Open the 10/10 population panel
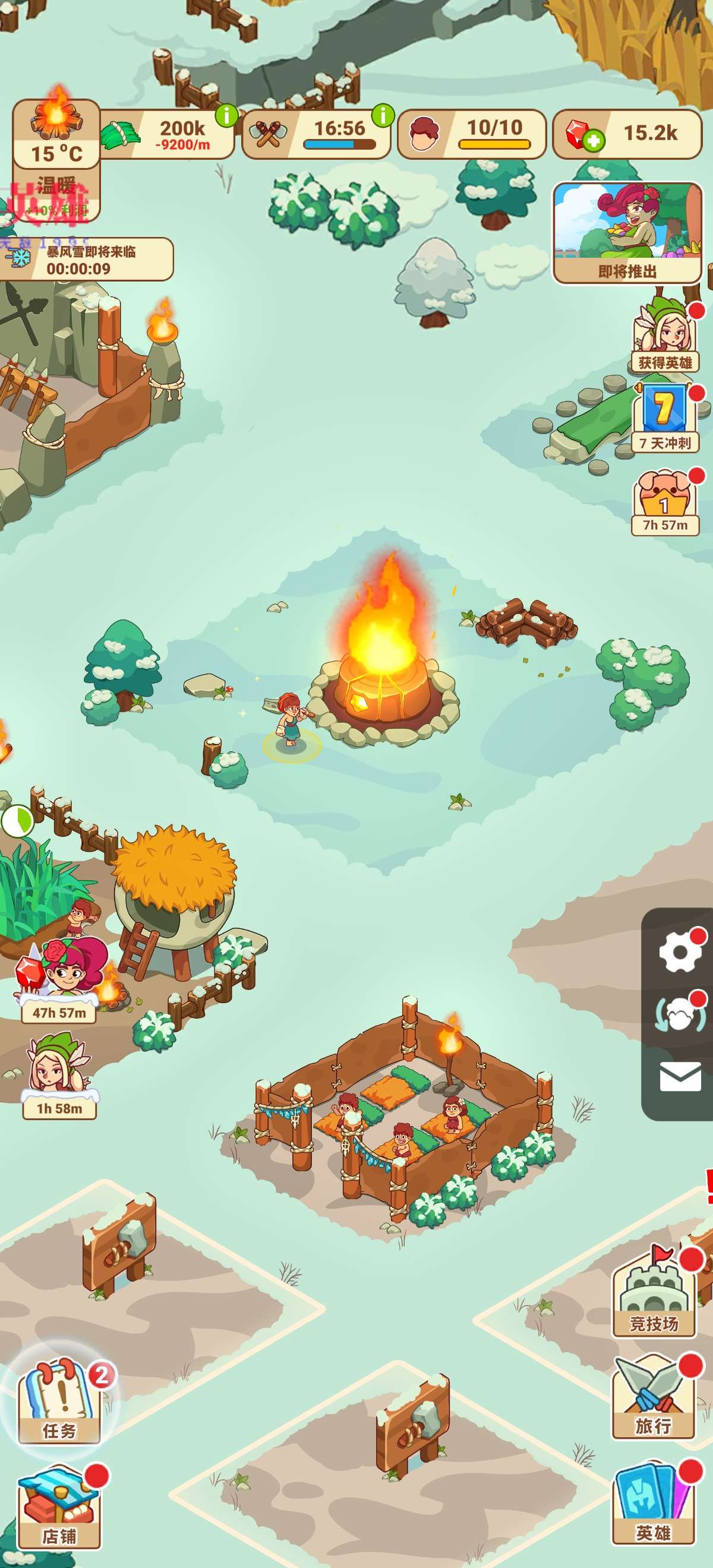The height and width of the screenshot is (1568, 713). (x=471, y=134)
